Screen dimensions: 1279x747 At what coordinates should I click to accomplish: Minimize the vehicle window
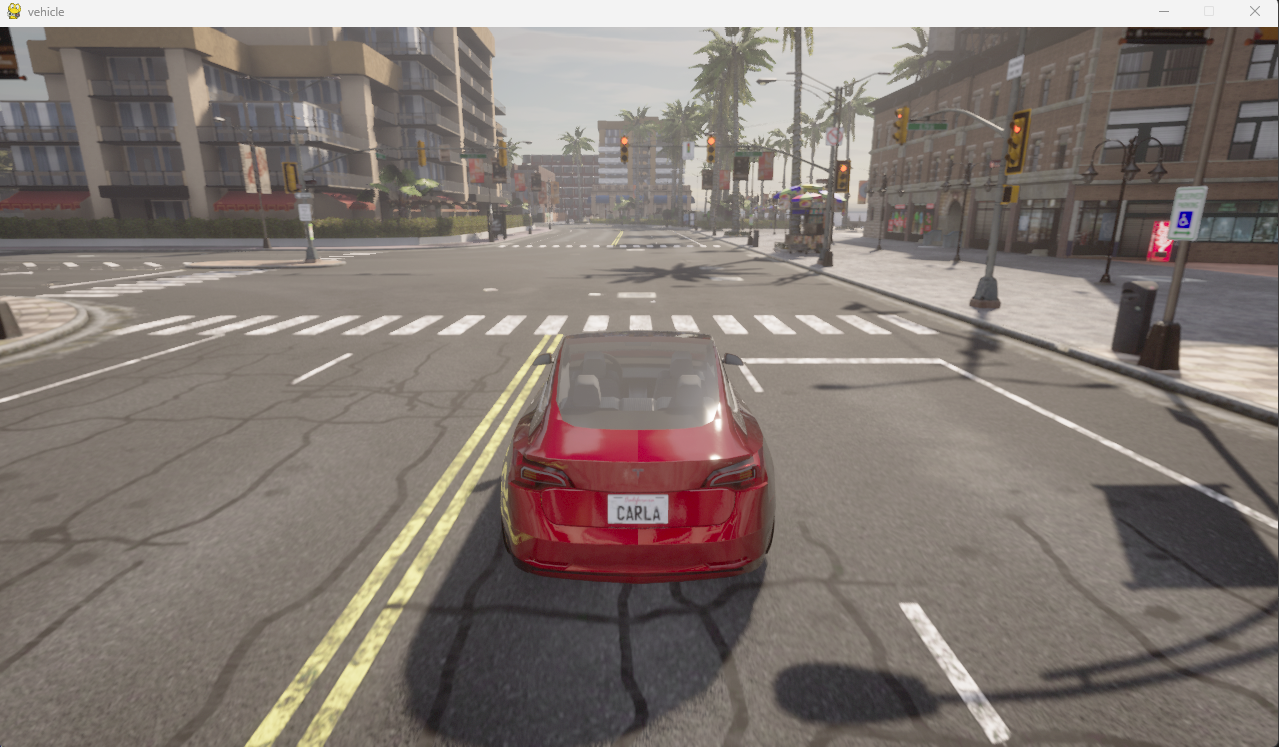[1164, 11]
